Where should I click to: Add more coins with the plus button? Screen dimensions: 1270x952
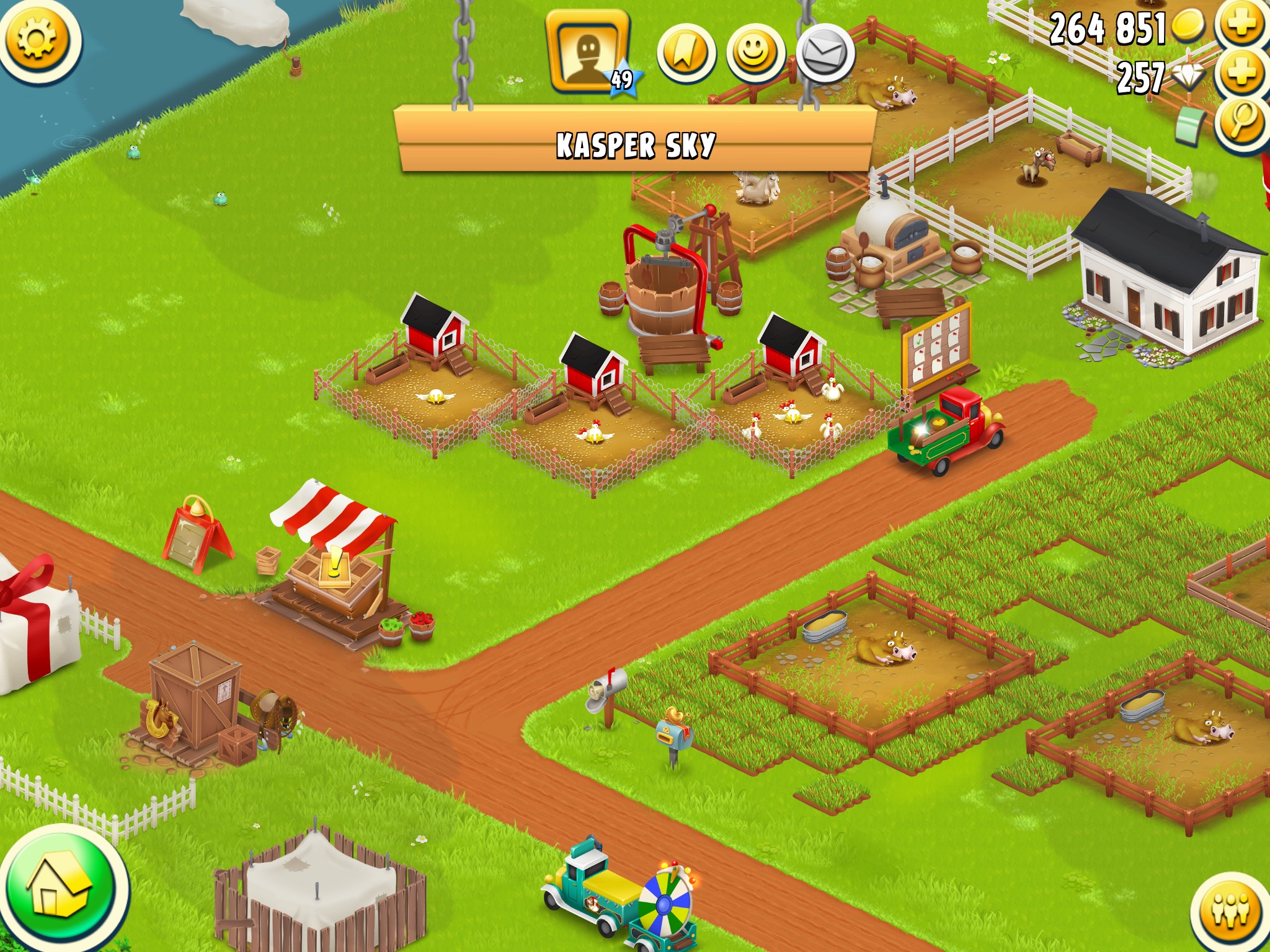pos(1241,25)
